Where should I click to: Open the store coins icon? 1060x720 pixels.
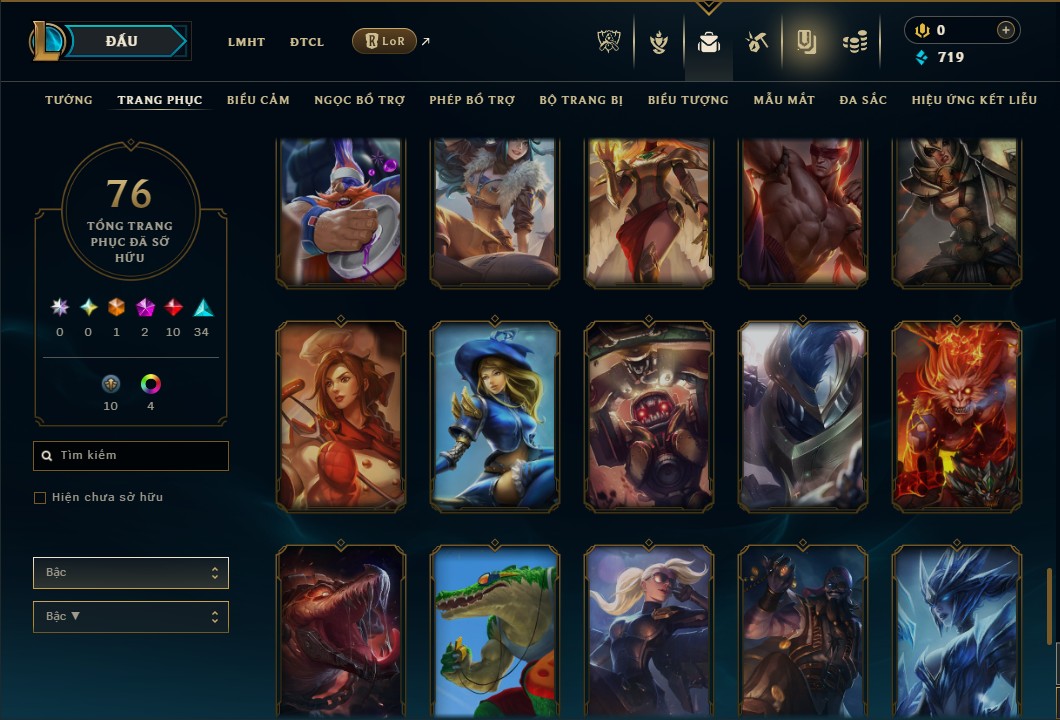point(854,42)
